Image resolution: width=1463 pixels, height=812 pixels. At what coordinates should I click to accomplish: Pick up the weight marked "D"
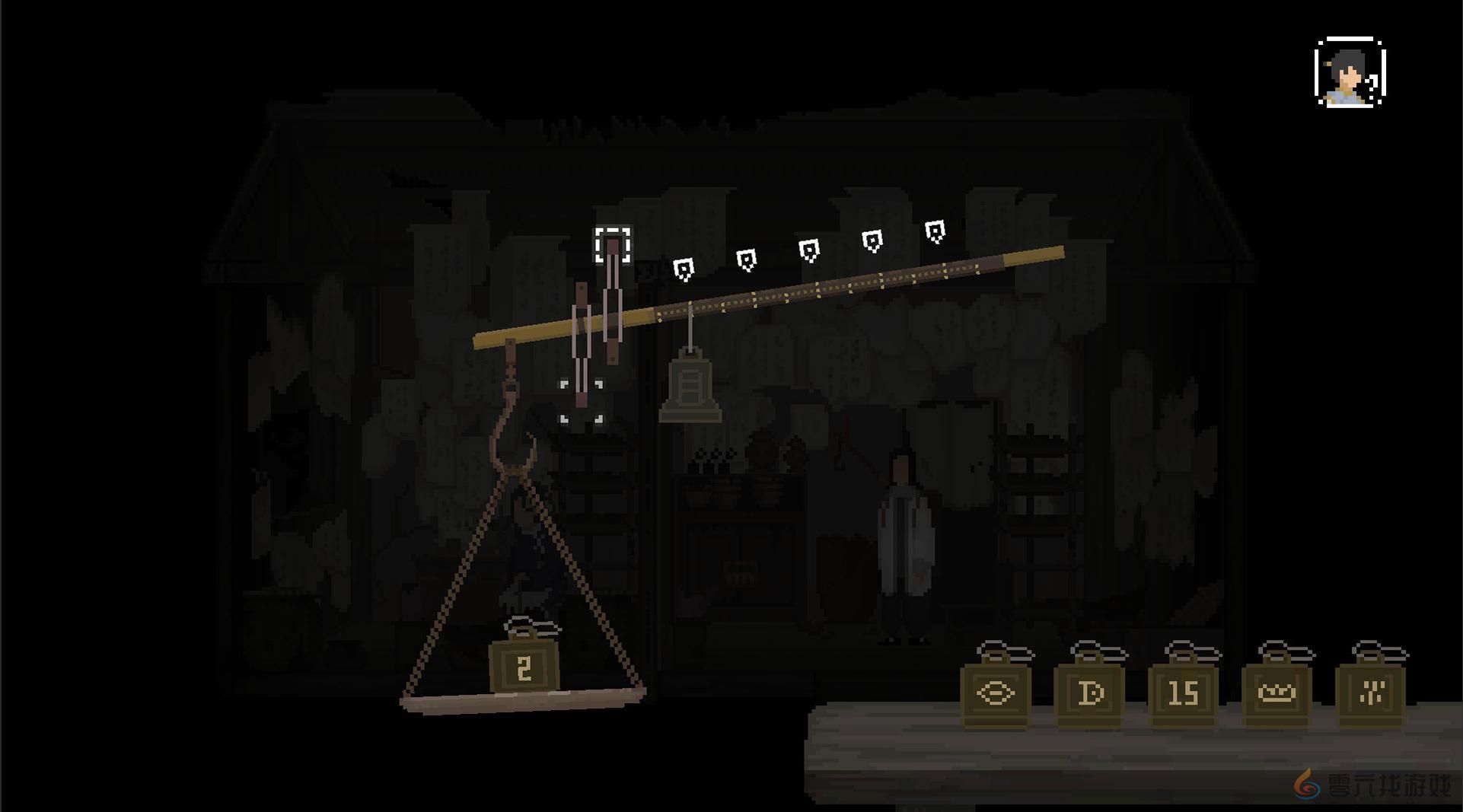(1090, 693)
